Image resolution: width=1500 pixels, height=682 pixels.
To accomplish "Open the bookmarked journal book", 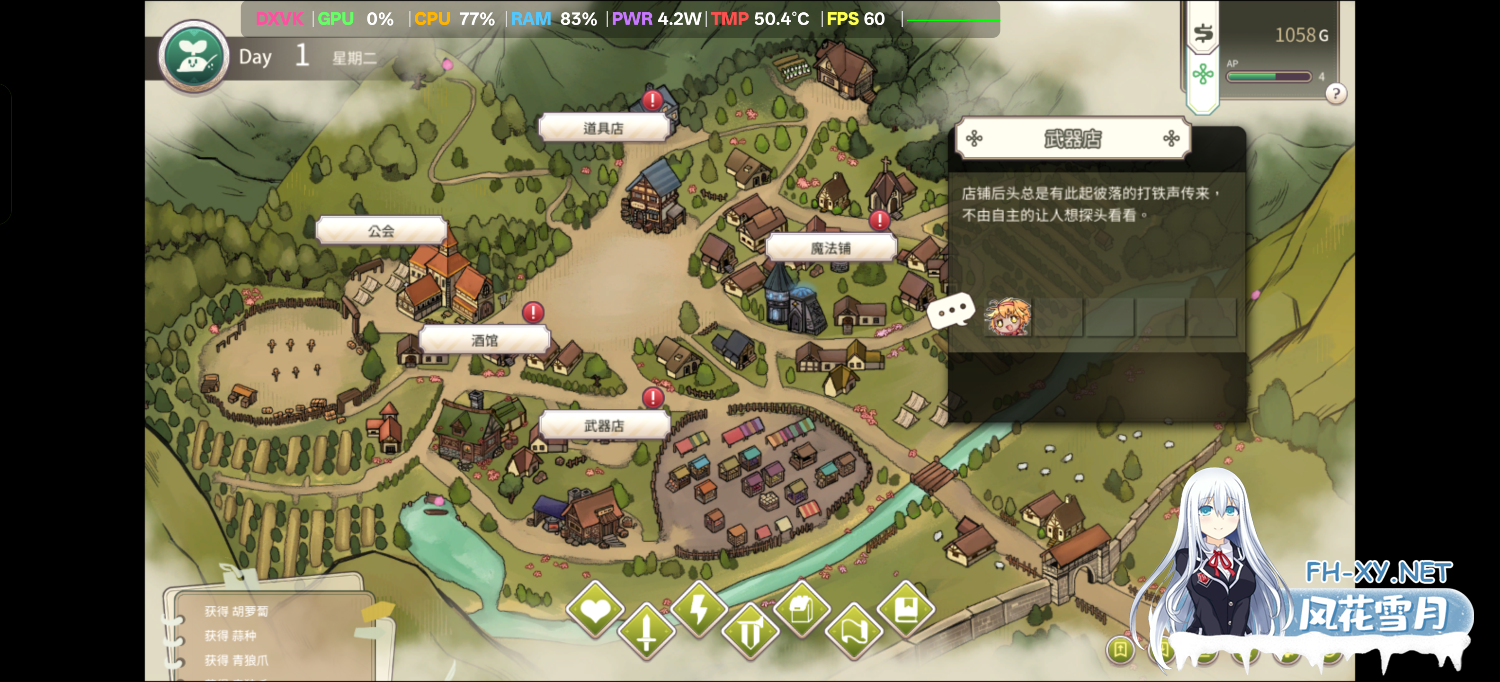I will [906, 609].
